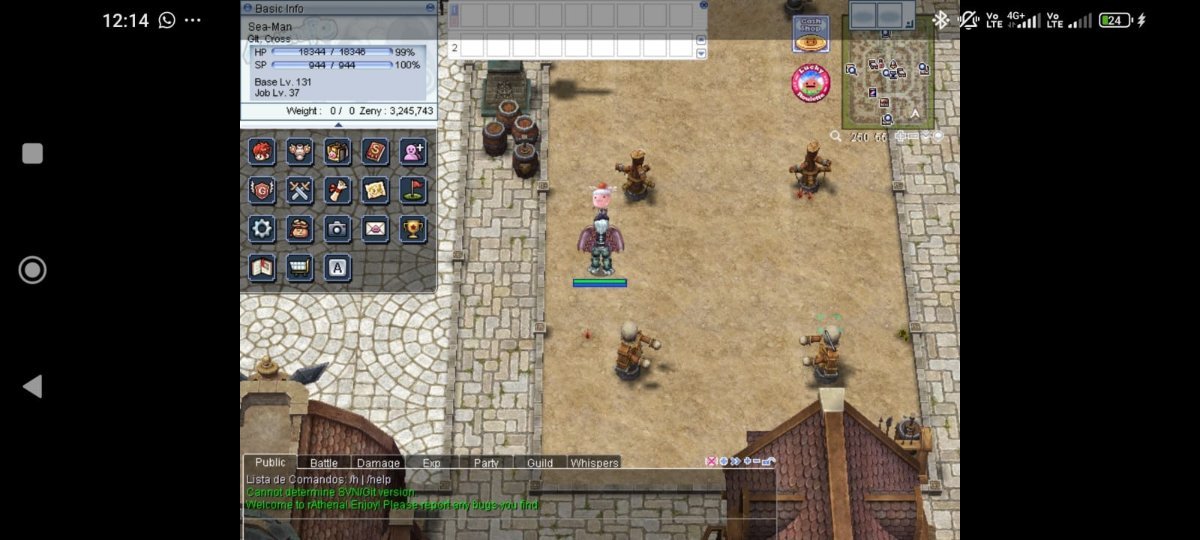The width and height of the screenshot is (1200, 540).
Task: Switch to the Damage chat tab
Action: (x=378, y=463)
